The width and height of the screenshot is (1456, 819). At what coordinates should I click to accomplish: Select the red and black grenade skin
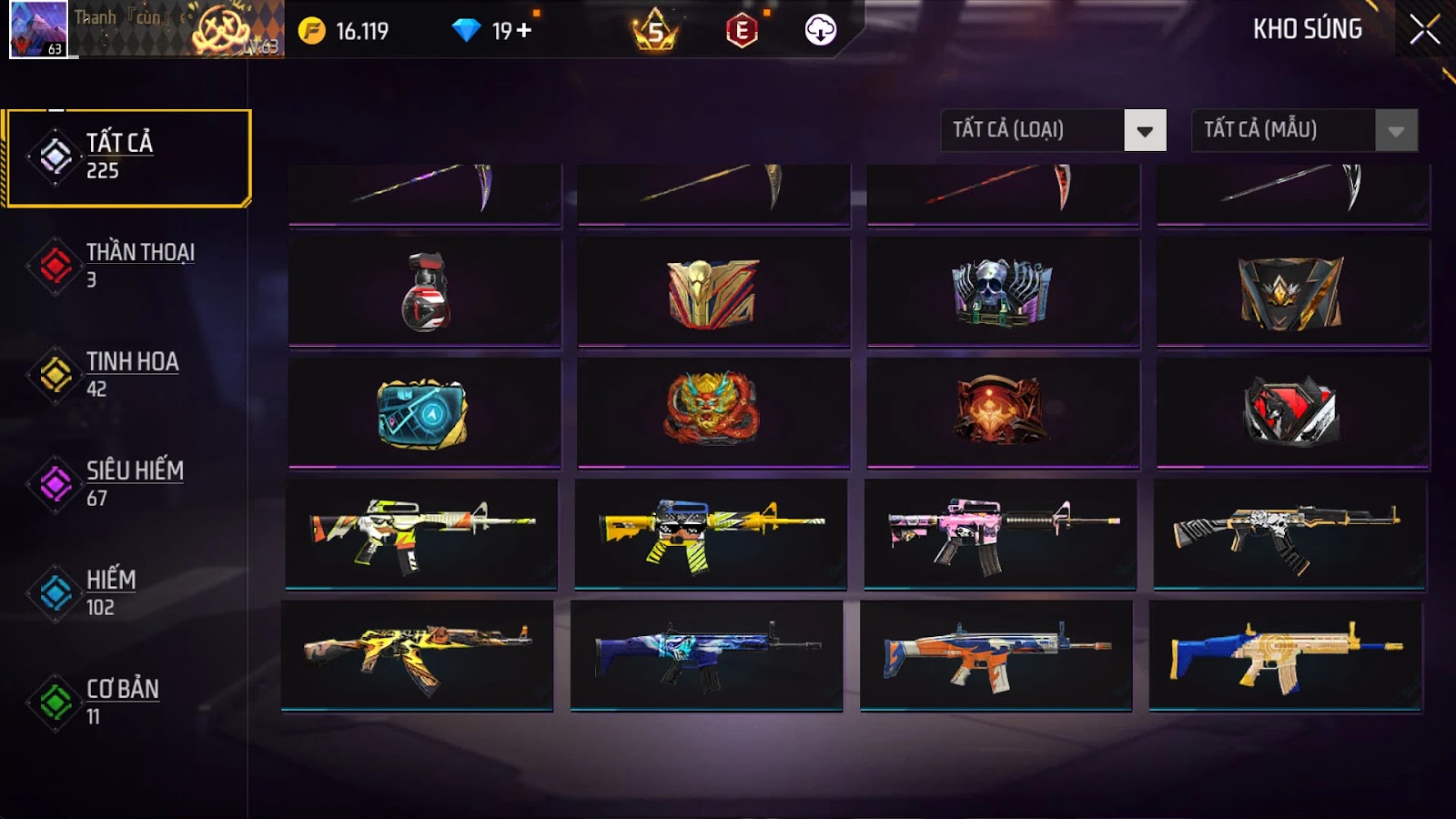(425, 292)
